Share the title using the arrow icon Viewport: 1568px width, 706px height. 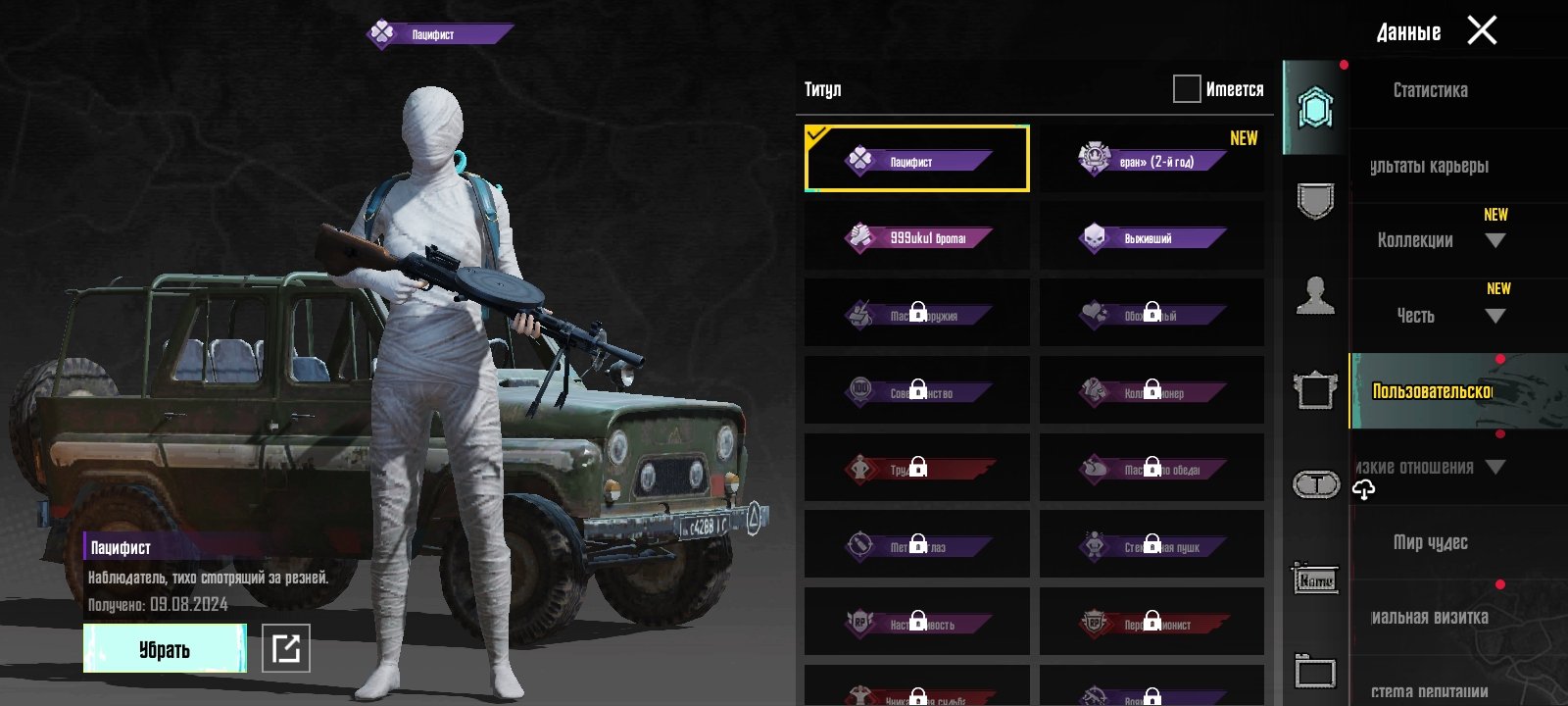tap(286, 648)
